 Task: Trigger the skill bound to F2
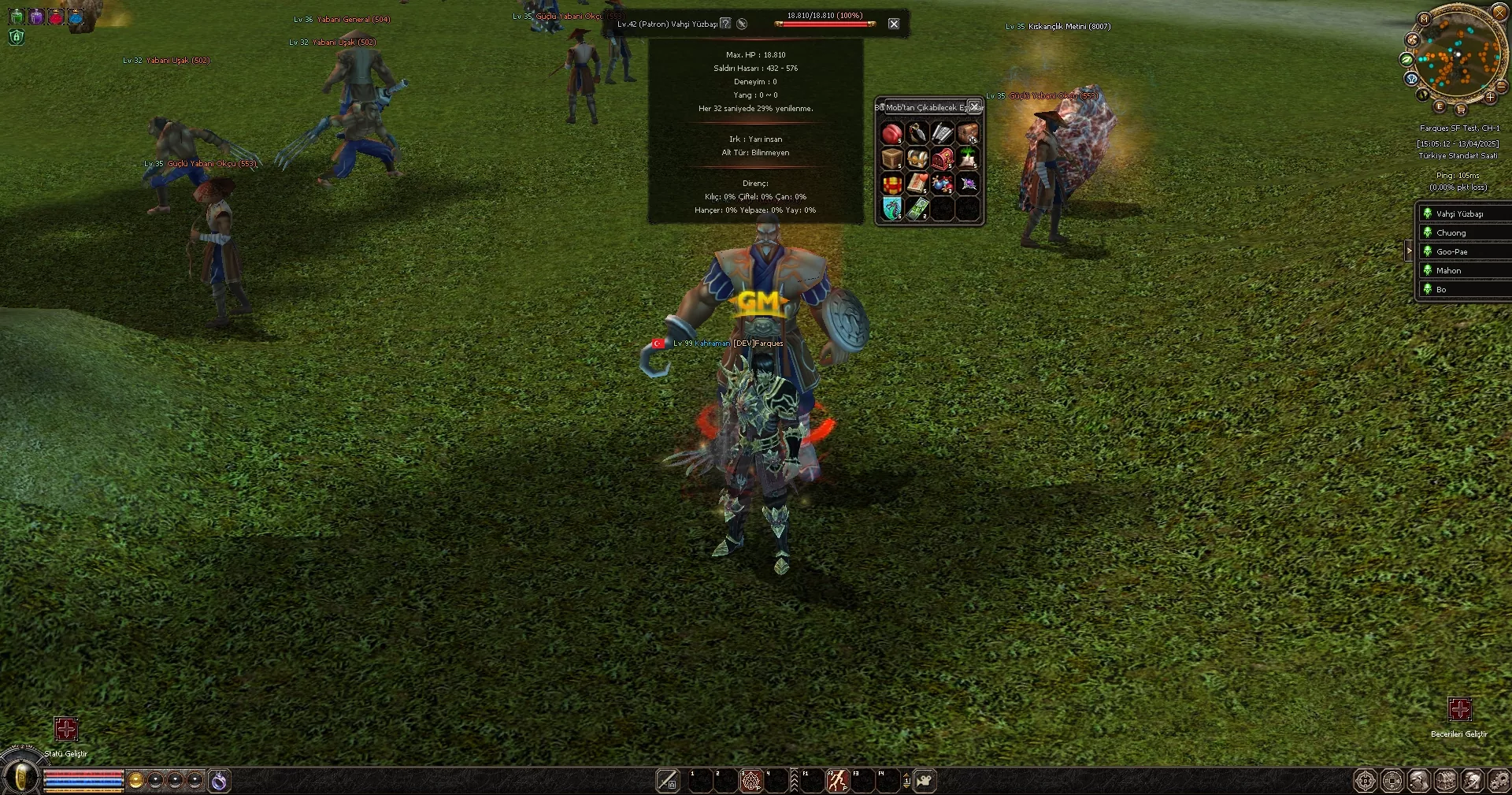[837, 781]
